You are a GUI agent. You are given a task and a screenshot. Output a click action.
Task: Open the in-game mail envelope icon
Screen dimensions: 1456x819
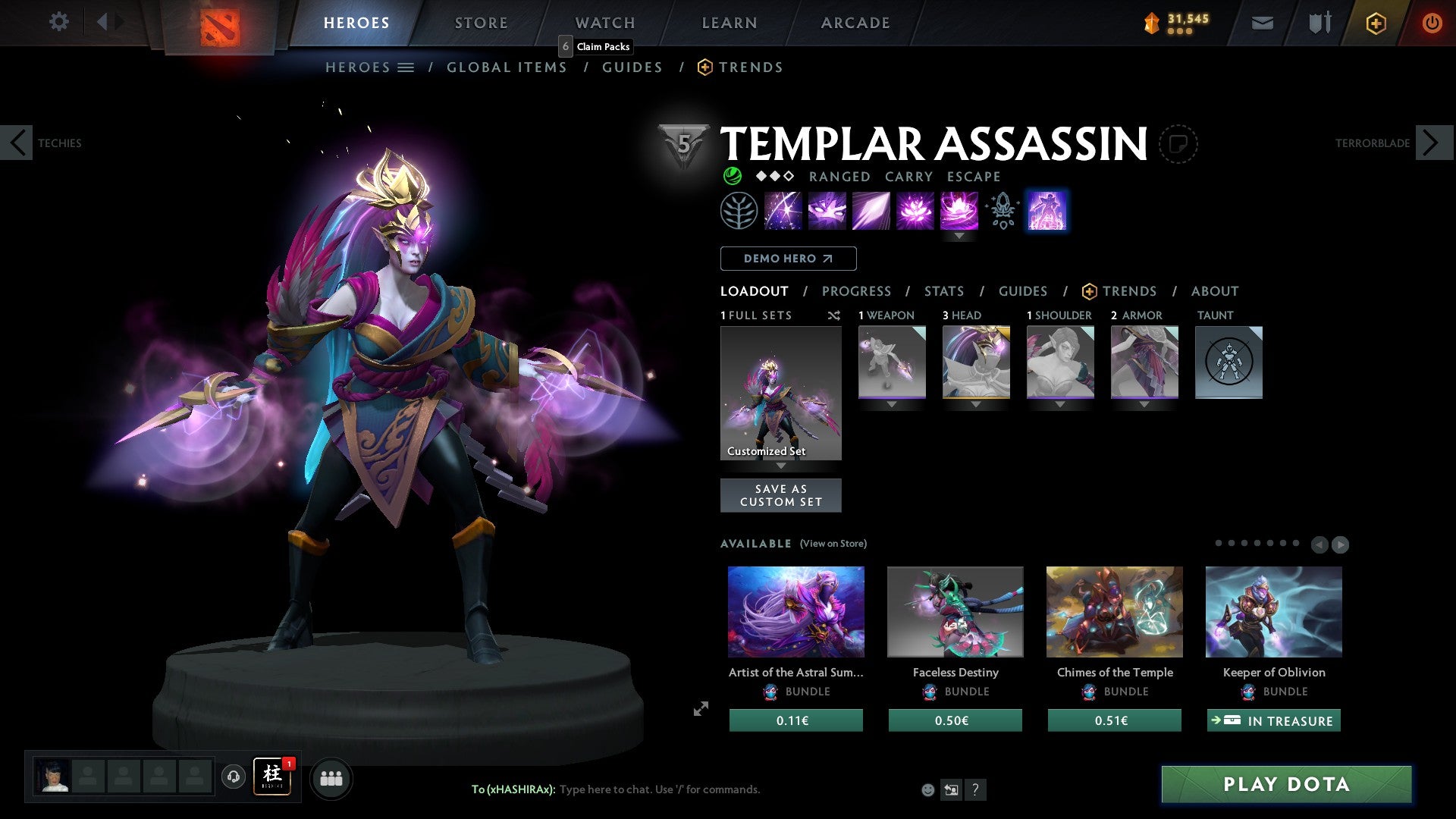click(x=1262, y=23)
